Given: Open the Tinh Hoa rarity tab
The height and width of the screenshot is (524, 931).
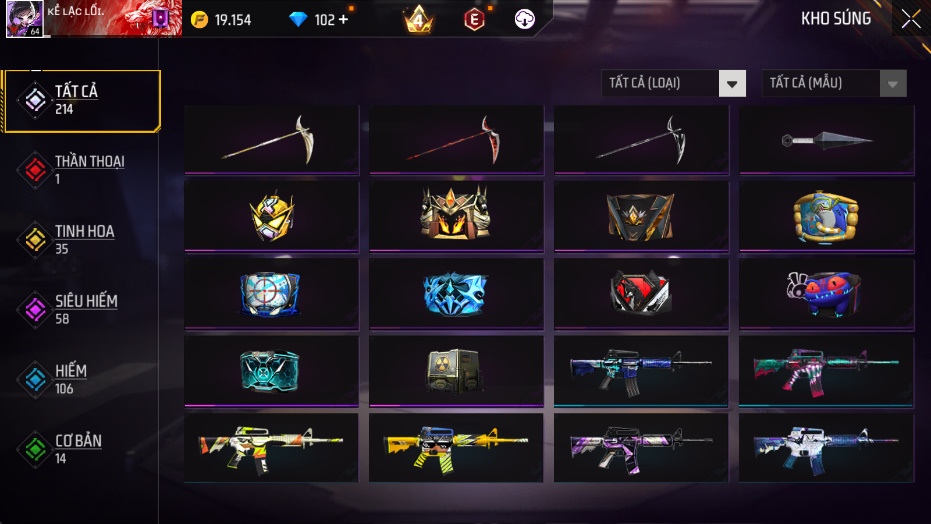Looking at the screenshot, I should (x=78, y=240).
